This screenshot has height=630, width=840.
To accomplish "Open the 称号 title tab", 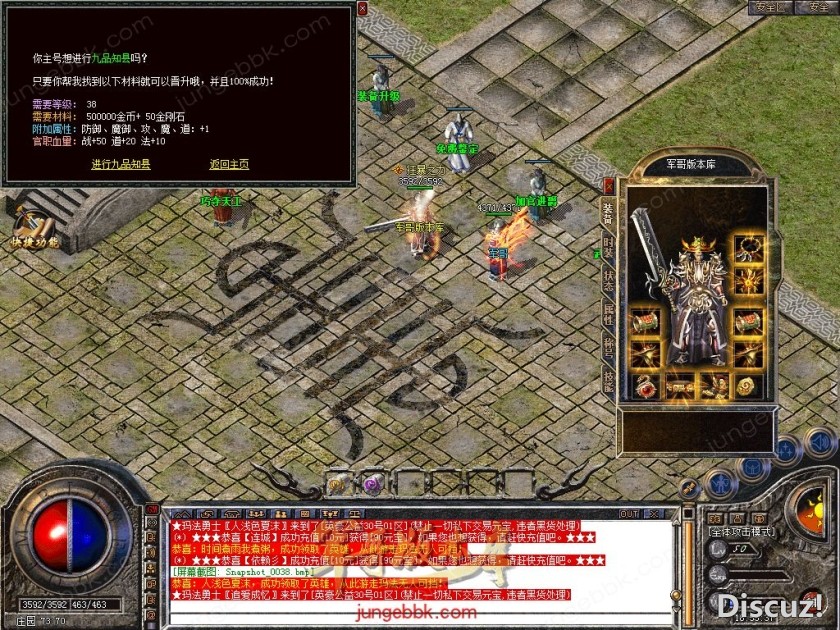I will pos(608,346).
